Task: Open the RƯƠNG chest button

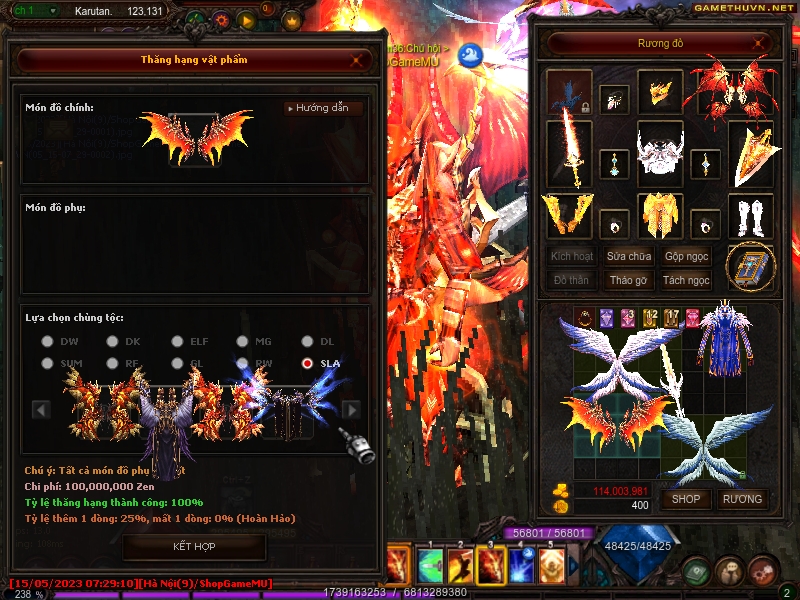Action: 742,499
